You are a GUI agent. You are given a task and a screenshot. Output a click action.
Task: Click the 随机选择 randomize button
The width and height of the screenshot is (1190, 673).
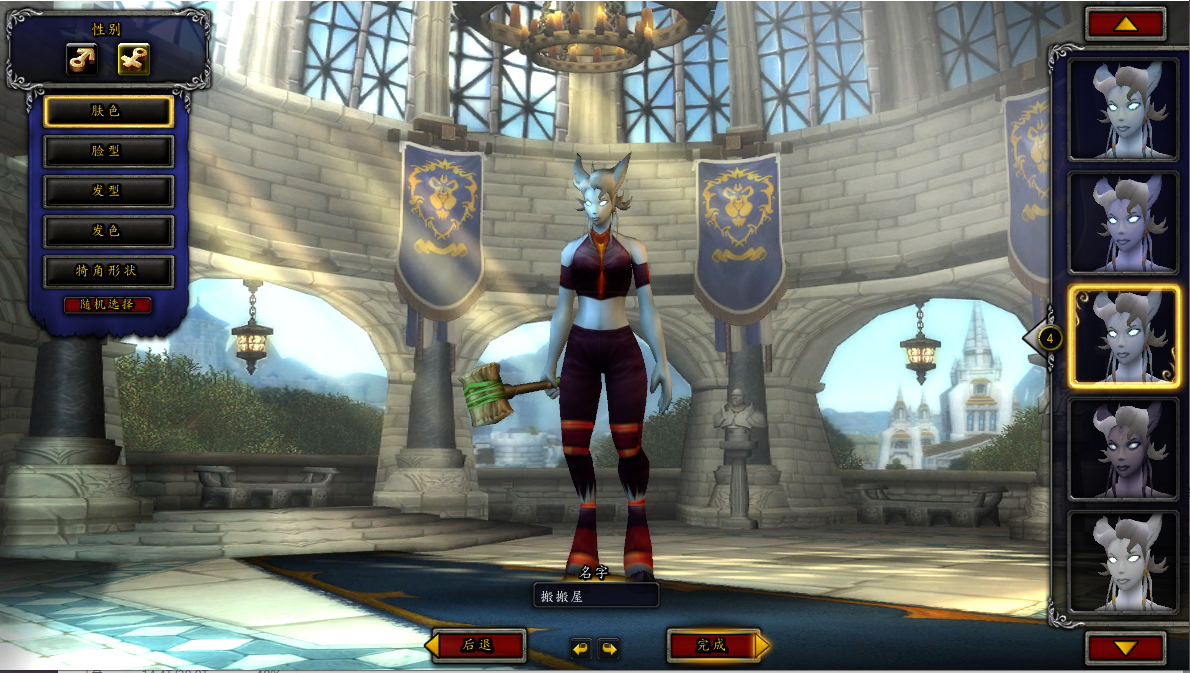(108, 304)
